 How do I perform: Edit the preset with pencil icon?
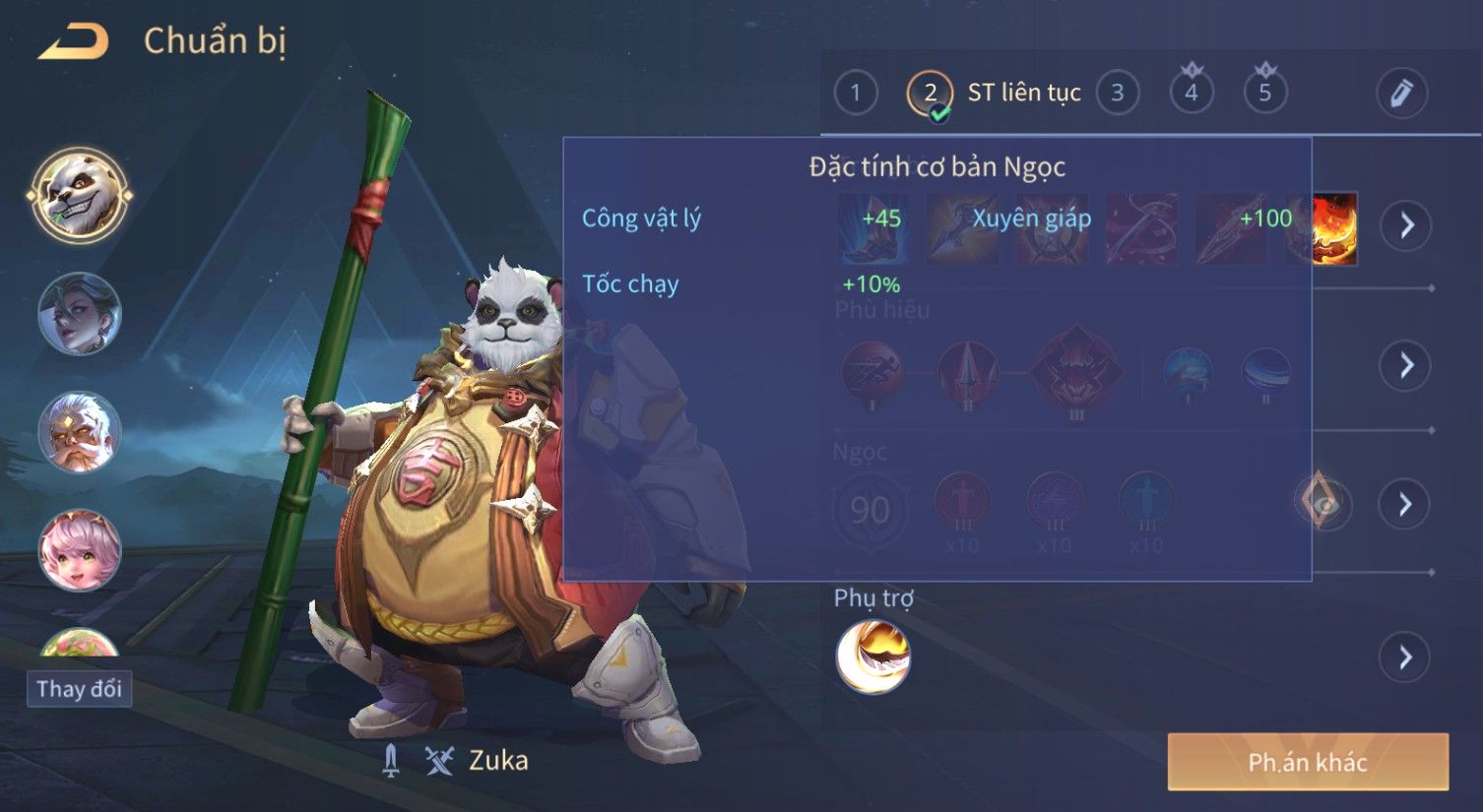pyautogui.click(x=1401, y=94)
